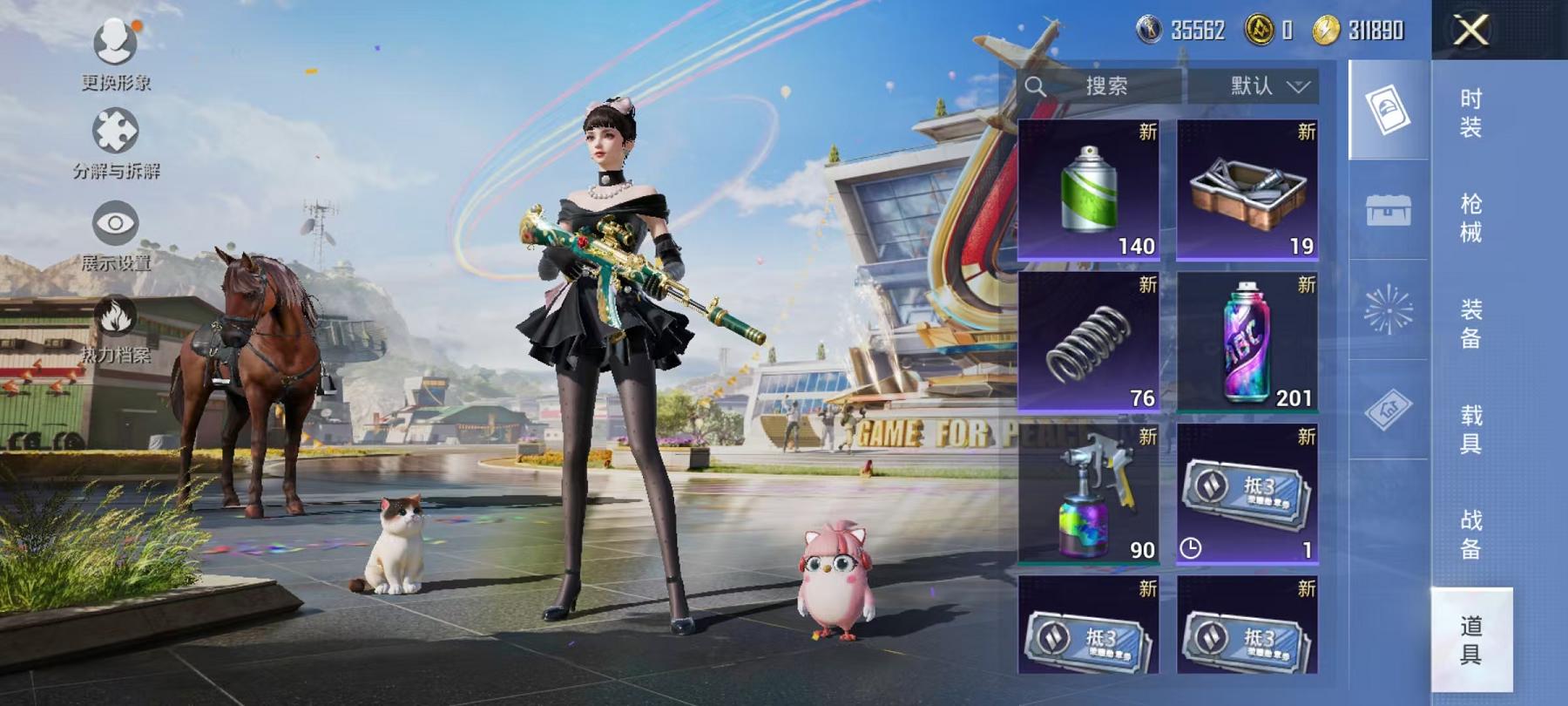This screenshot has height=706, width=1568.
Task: Select the coiled spring item
Action: pyautogui.click(x=1088, y=342)
